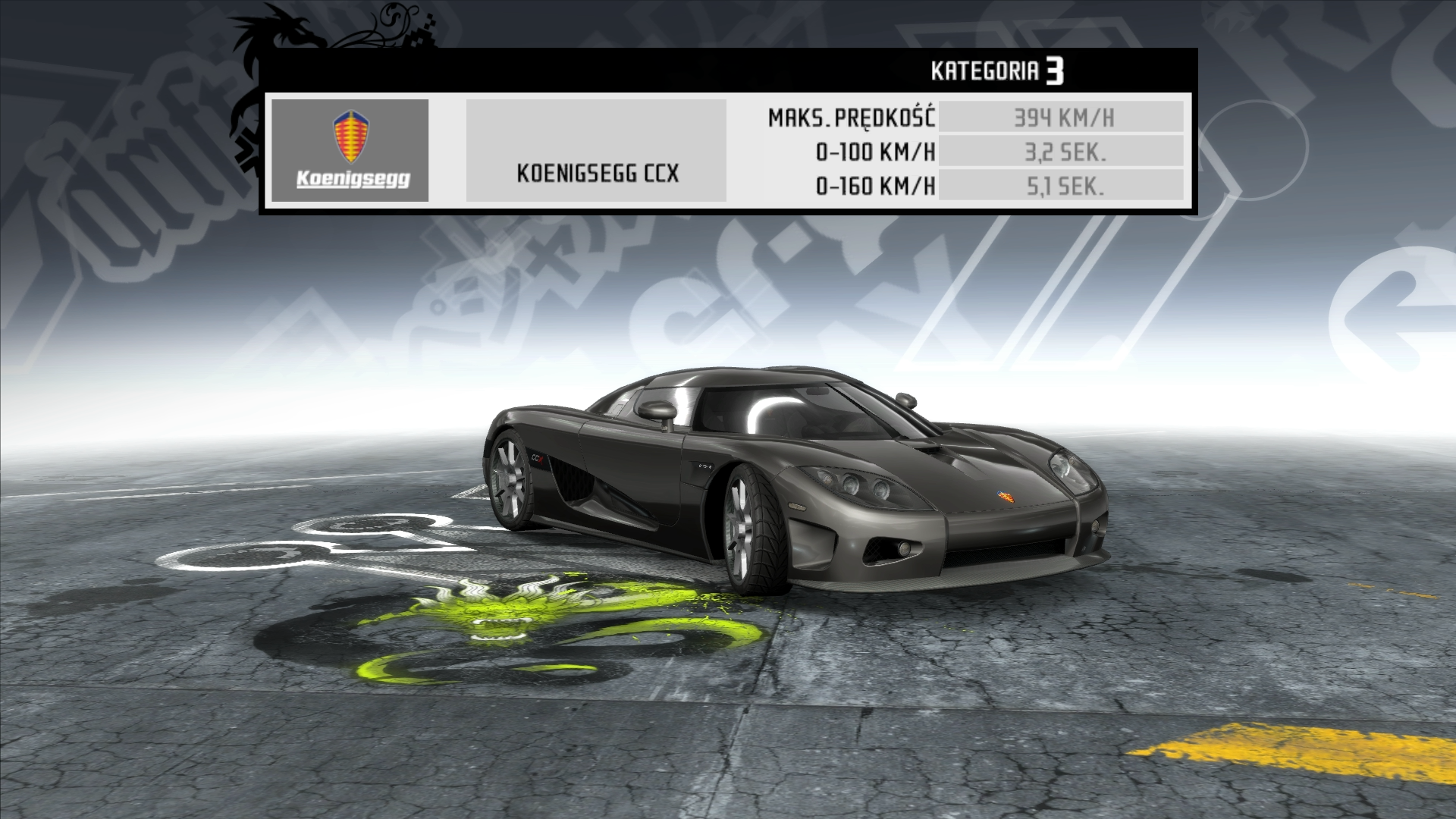Click the Koenigsegg CCX car name panel
1456x819 pixels.
[x=596, y=151]
